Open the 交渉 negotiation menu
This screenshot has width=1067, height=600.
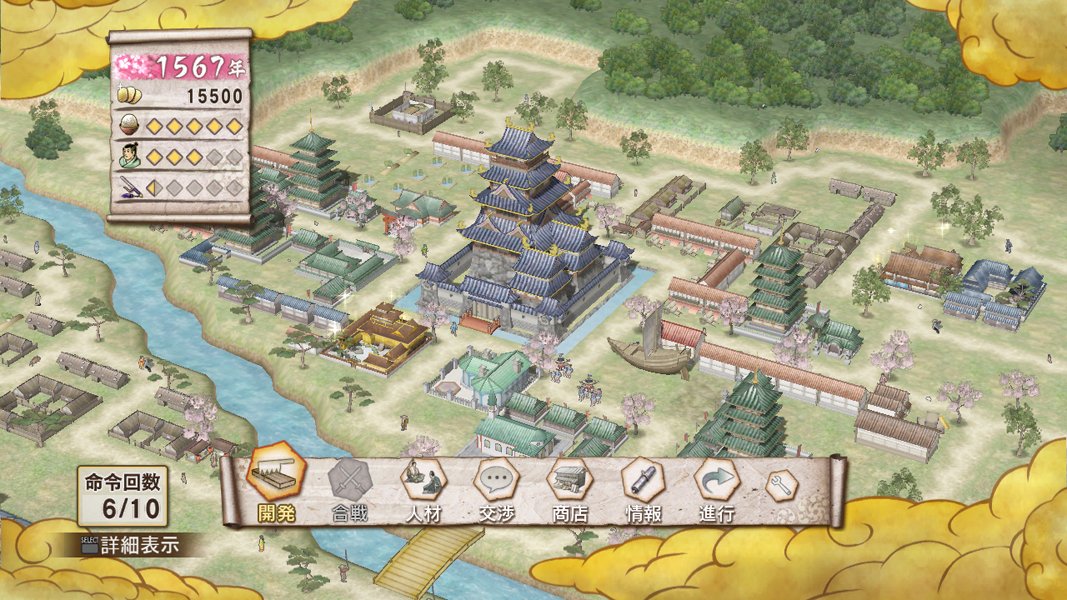click(x=496, y=484)
